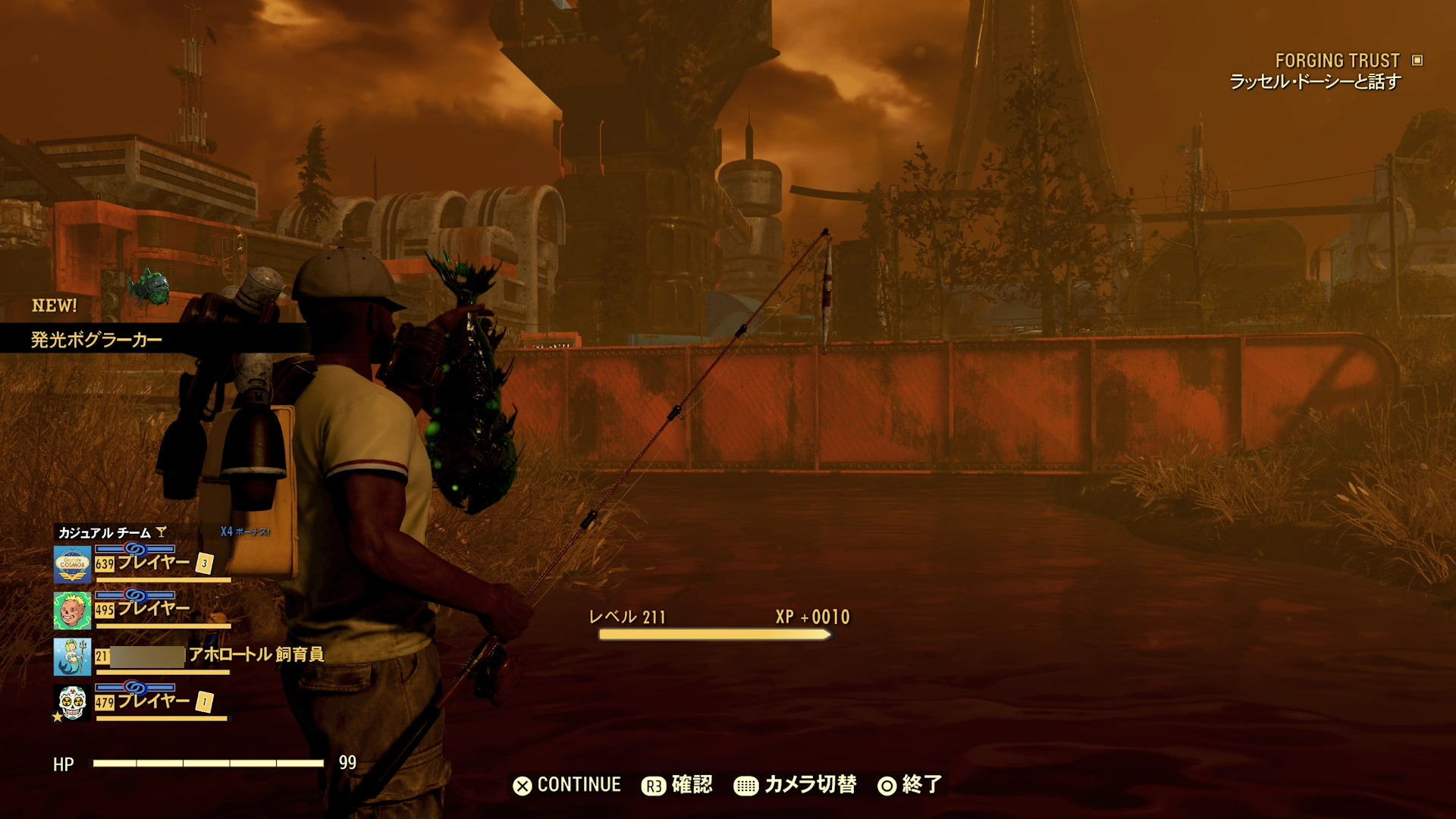Click the 発光ボグラーカー new catch banner
The height and width of the screenshot is (819, 1456).
97,340
